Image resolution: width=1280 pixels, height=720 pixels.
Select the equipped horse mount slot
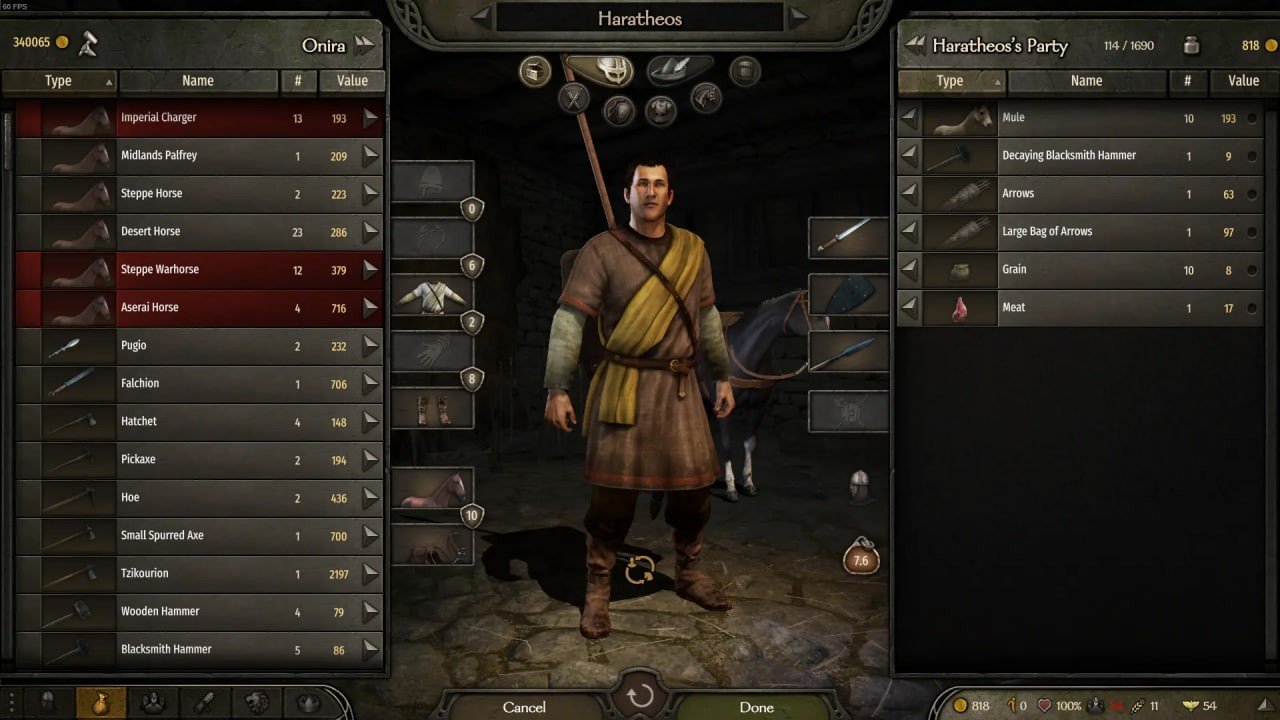point(432,489)
